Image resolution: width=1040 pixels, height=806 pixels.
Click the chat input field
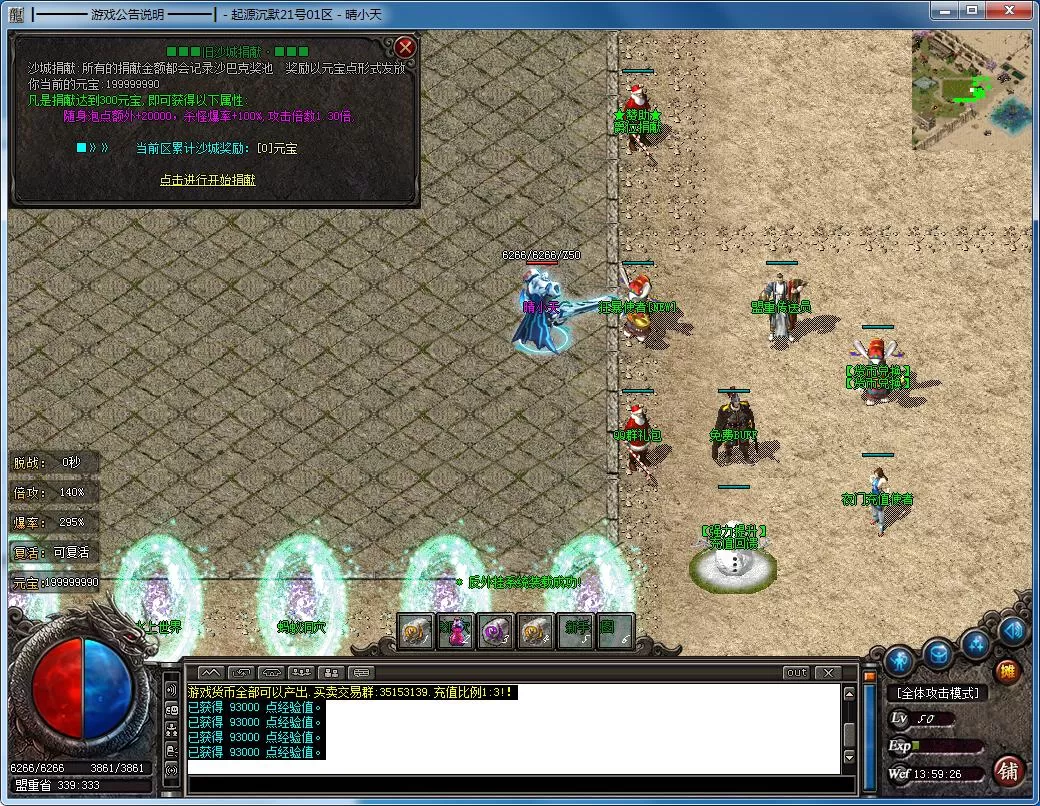[510, 785]
